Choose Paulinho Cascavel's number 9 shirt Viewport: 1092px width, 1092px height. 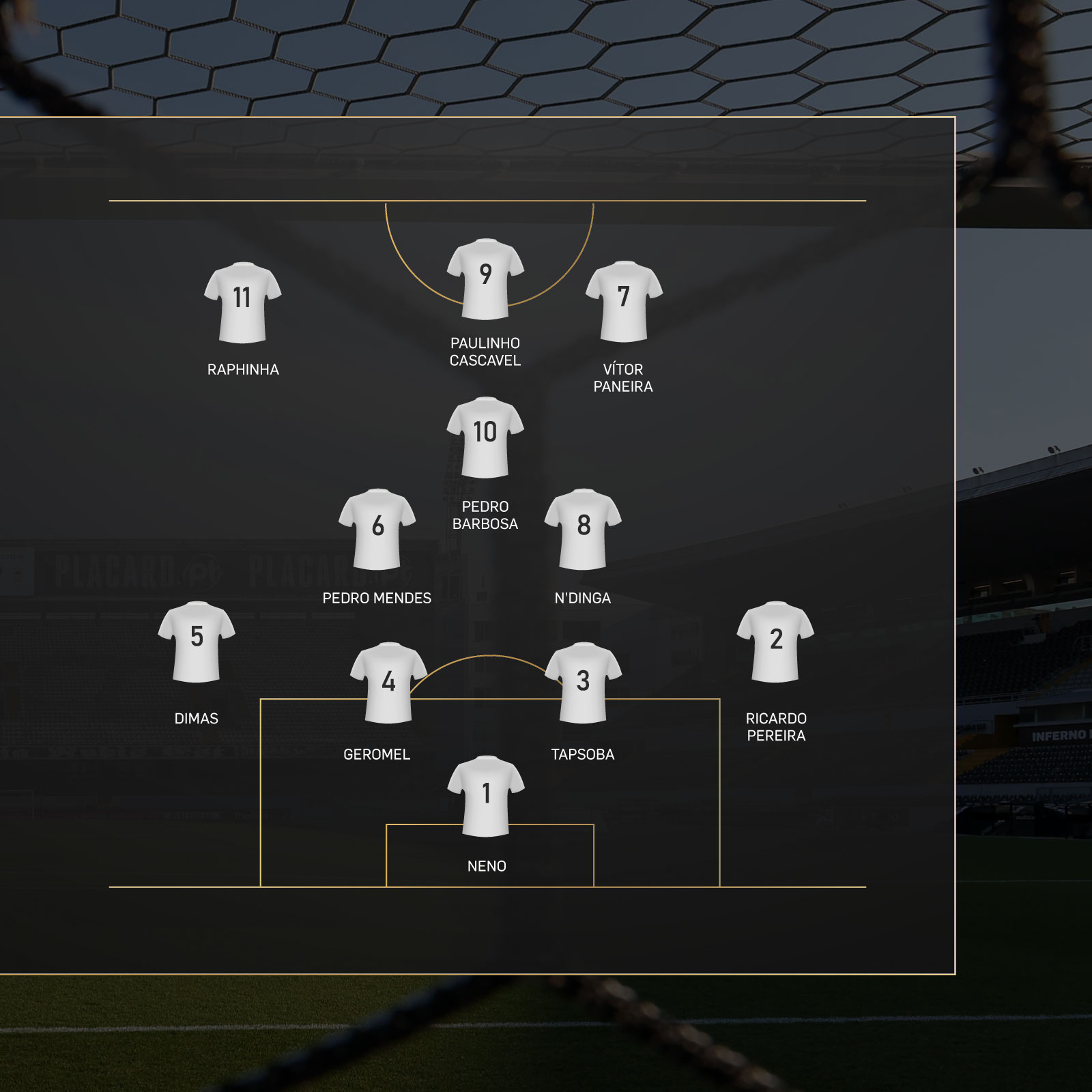485,278
